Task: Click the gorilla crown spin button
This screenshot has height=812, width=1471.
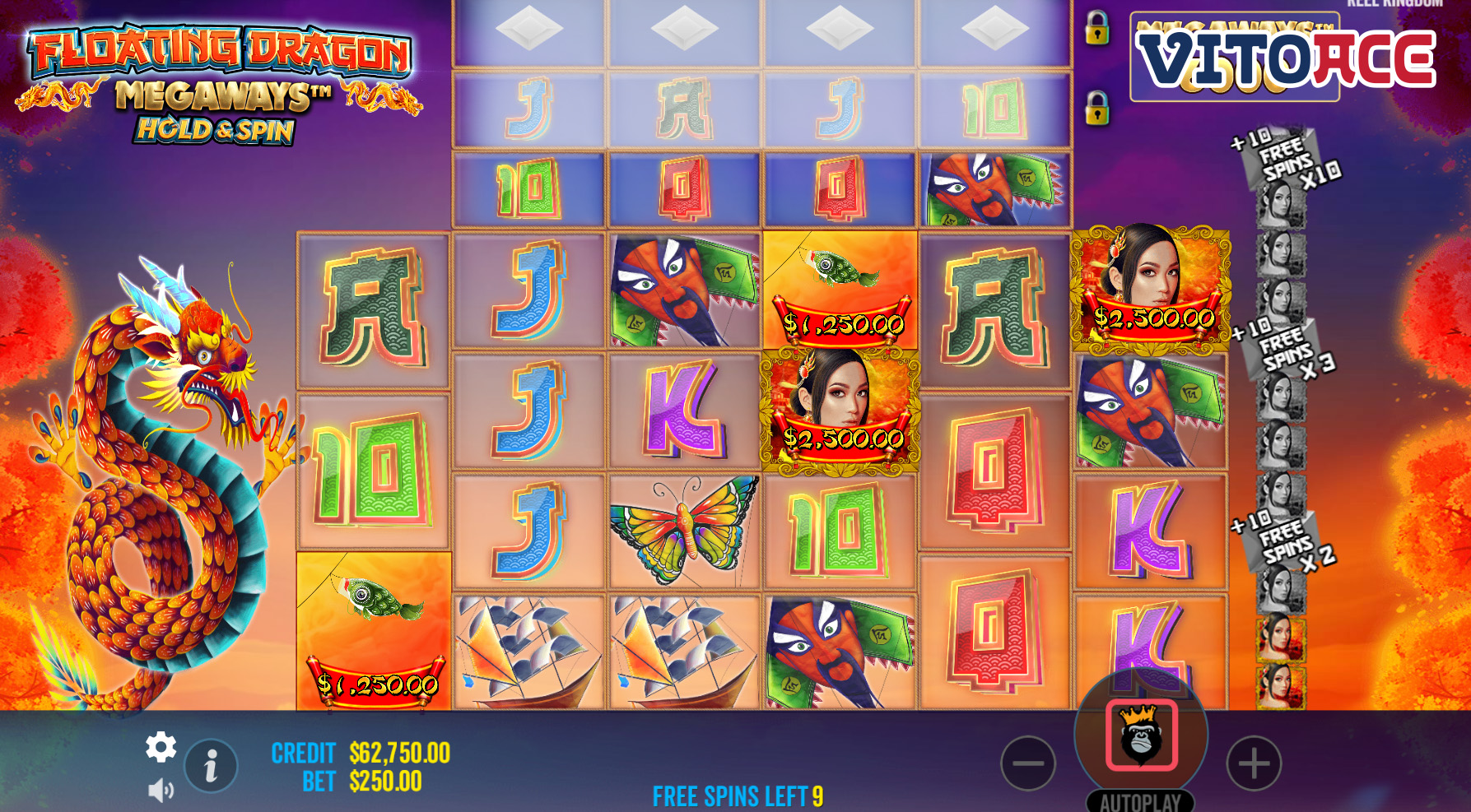Action: 1141,735
